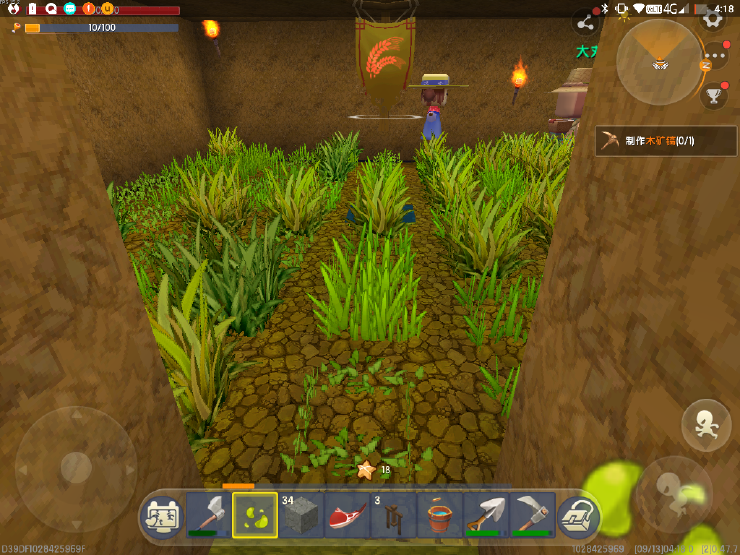This screenshot has width=740, height=555.
Task: Pick the wooden fence item slot
Action: (393, 514)
